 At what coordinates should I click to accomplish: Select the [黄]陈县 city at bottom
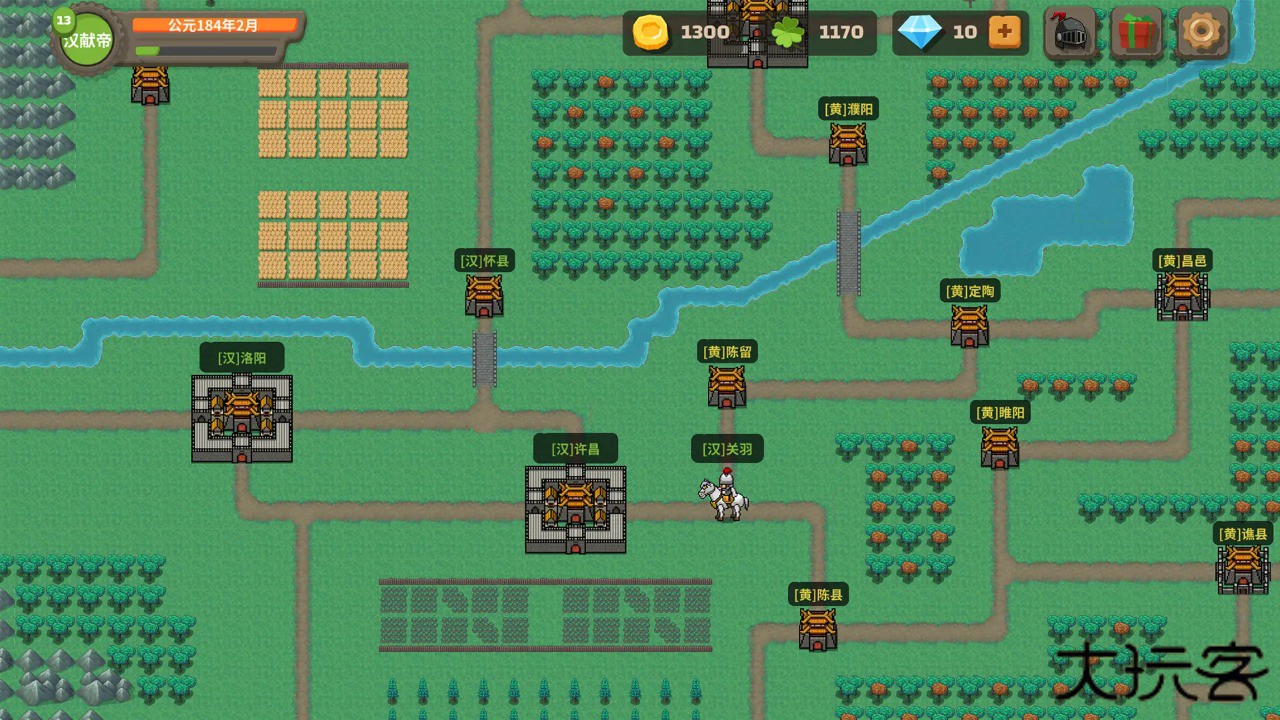[x=817, y=628]
